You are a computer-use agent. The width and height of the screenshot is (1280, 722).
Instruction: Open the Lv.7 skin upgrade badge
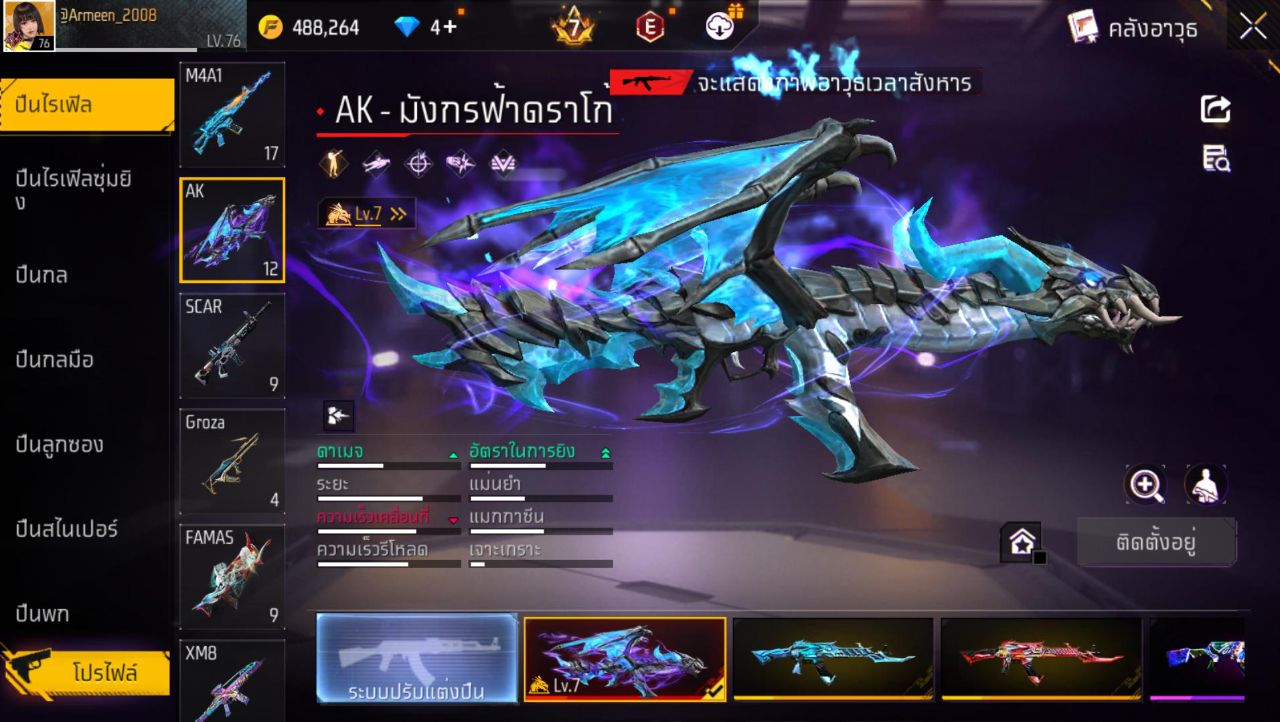366,213
